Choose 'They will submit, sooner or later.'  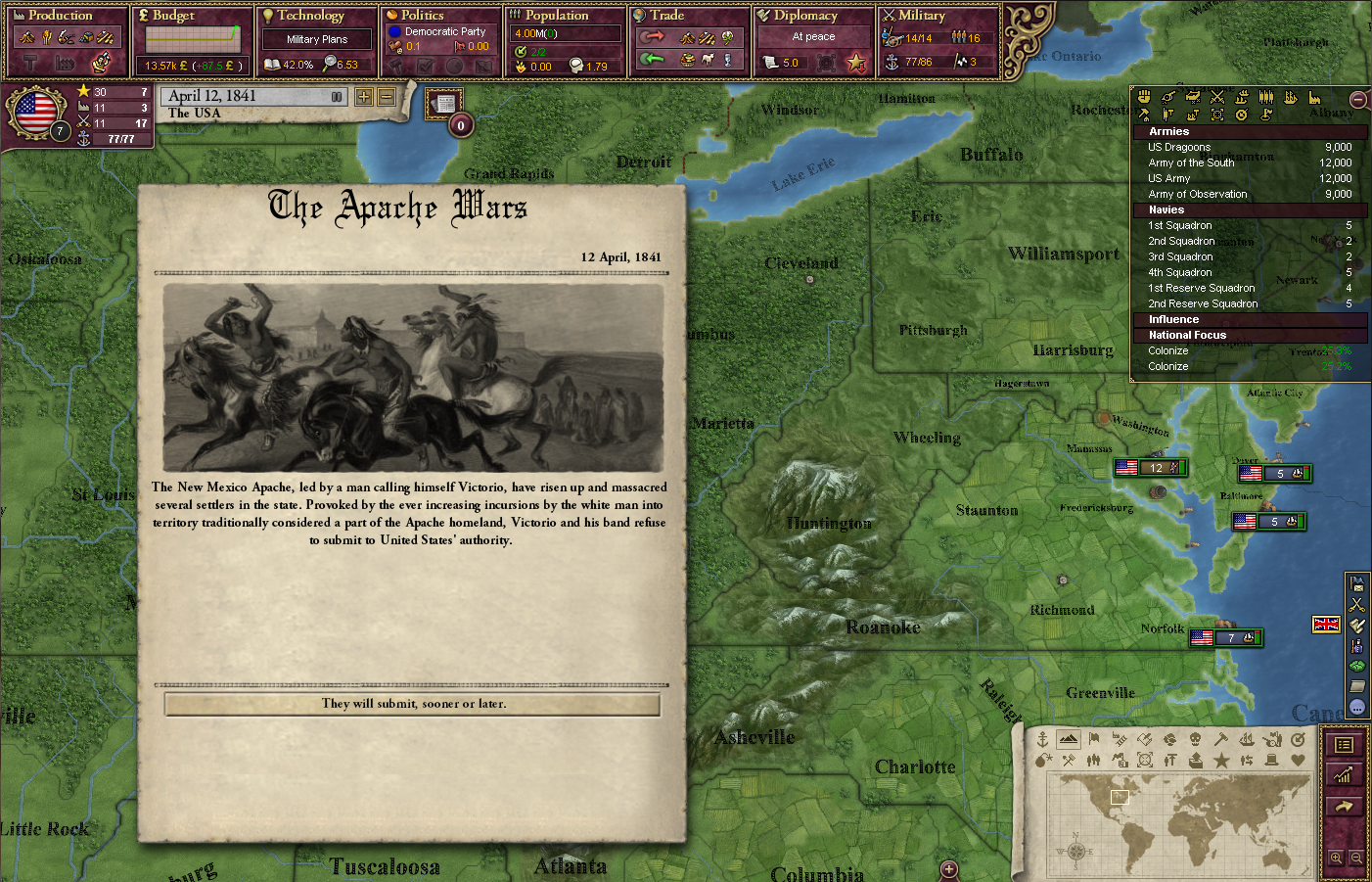click(x=412, y=705)
